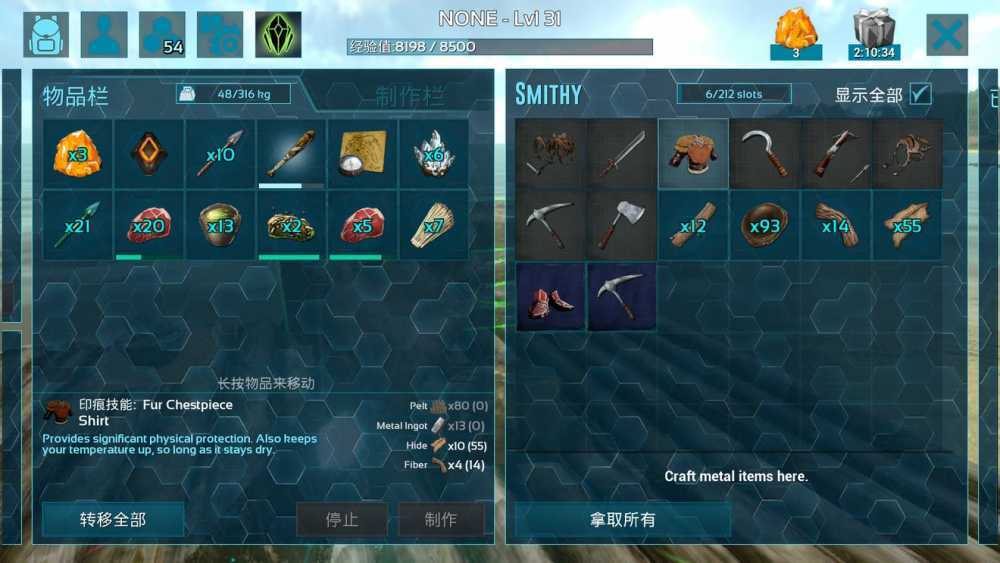This screenshot has height=563, width=1000.
Task: Click the 拿取所有 take all button
Action: (x=622, y=520)
